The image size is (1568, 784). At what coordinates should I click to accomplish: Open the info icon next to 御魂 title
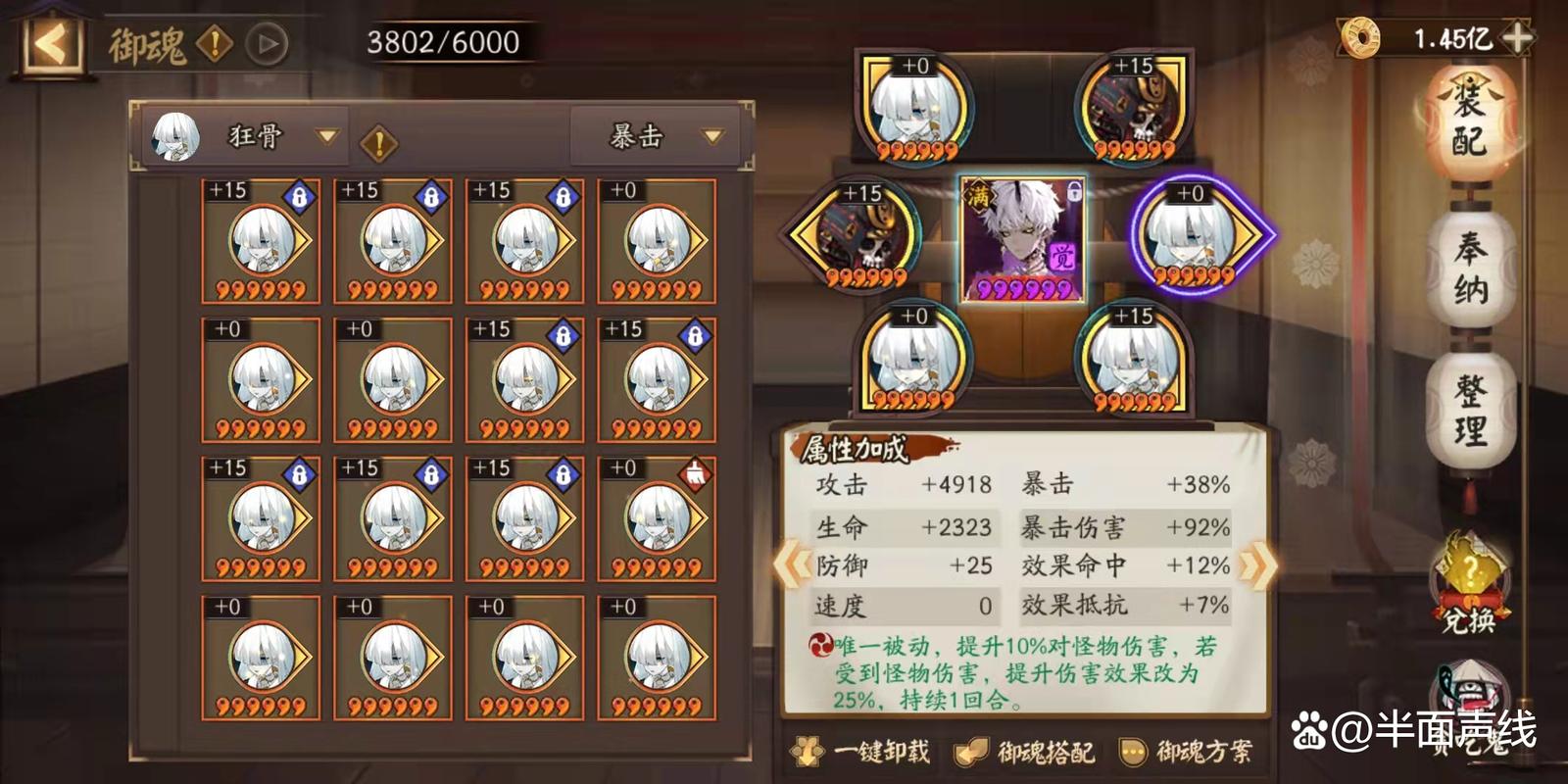[214, 43]
